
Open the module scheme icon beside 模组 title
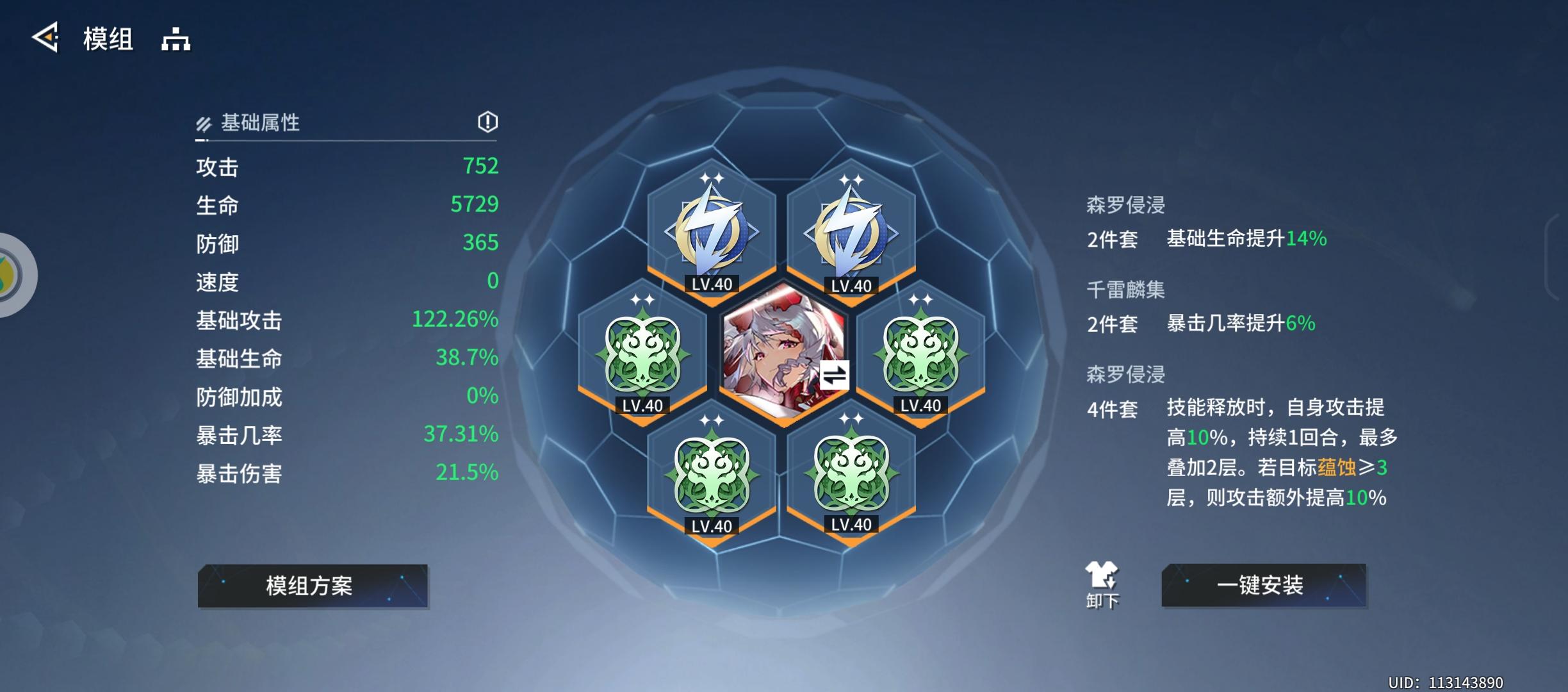pos(175,40)
